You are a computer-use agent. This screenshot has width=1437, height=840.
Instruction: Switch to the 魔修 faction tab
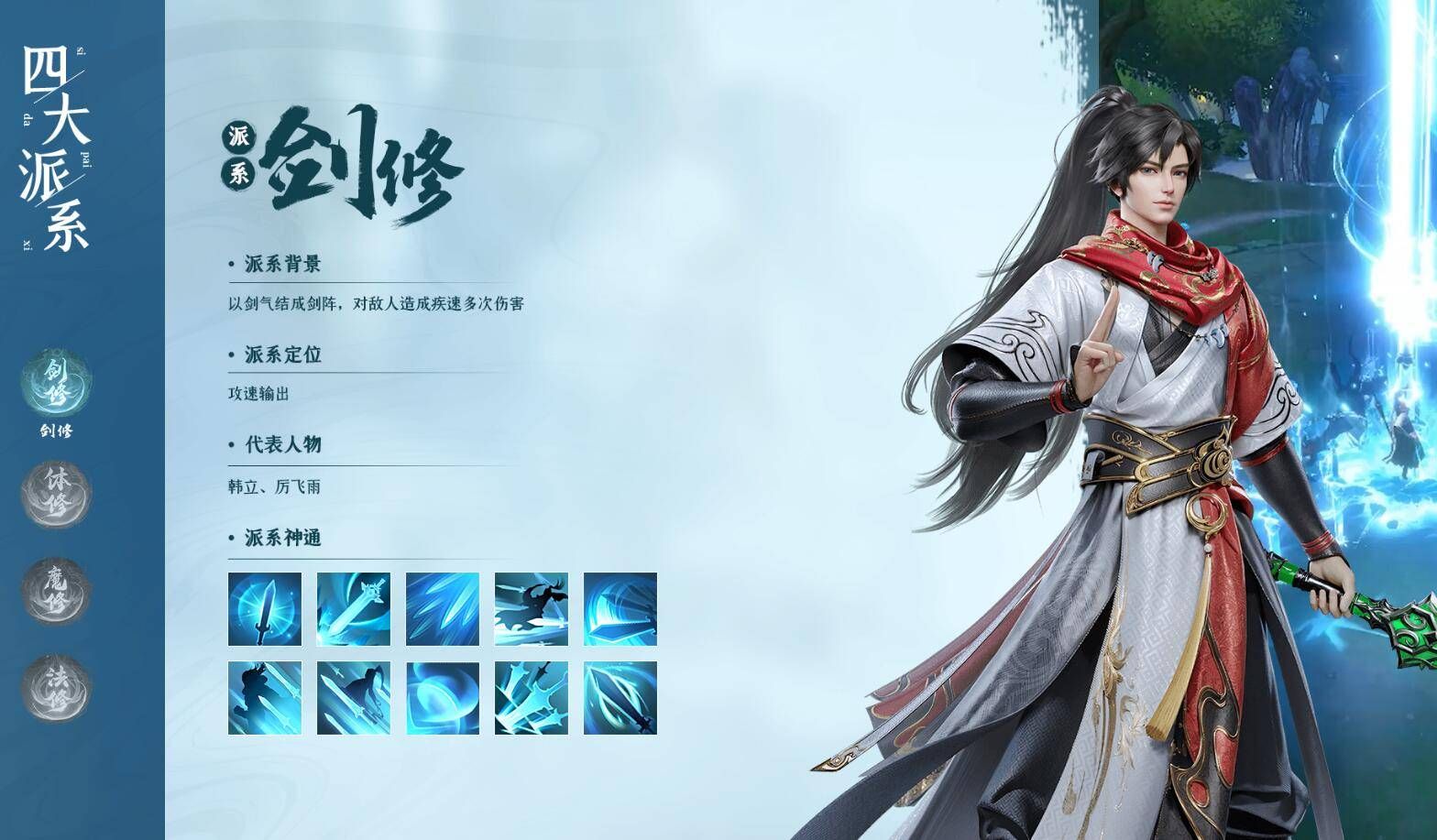[57, 591]
